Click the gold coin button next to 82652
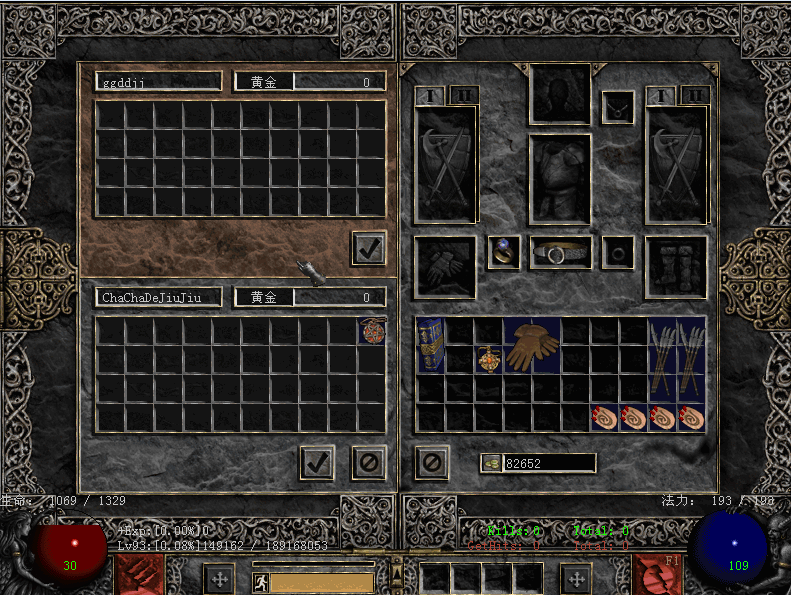The image size is (791, 595). 491,462
